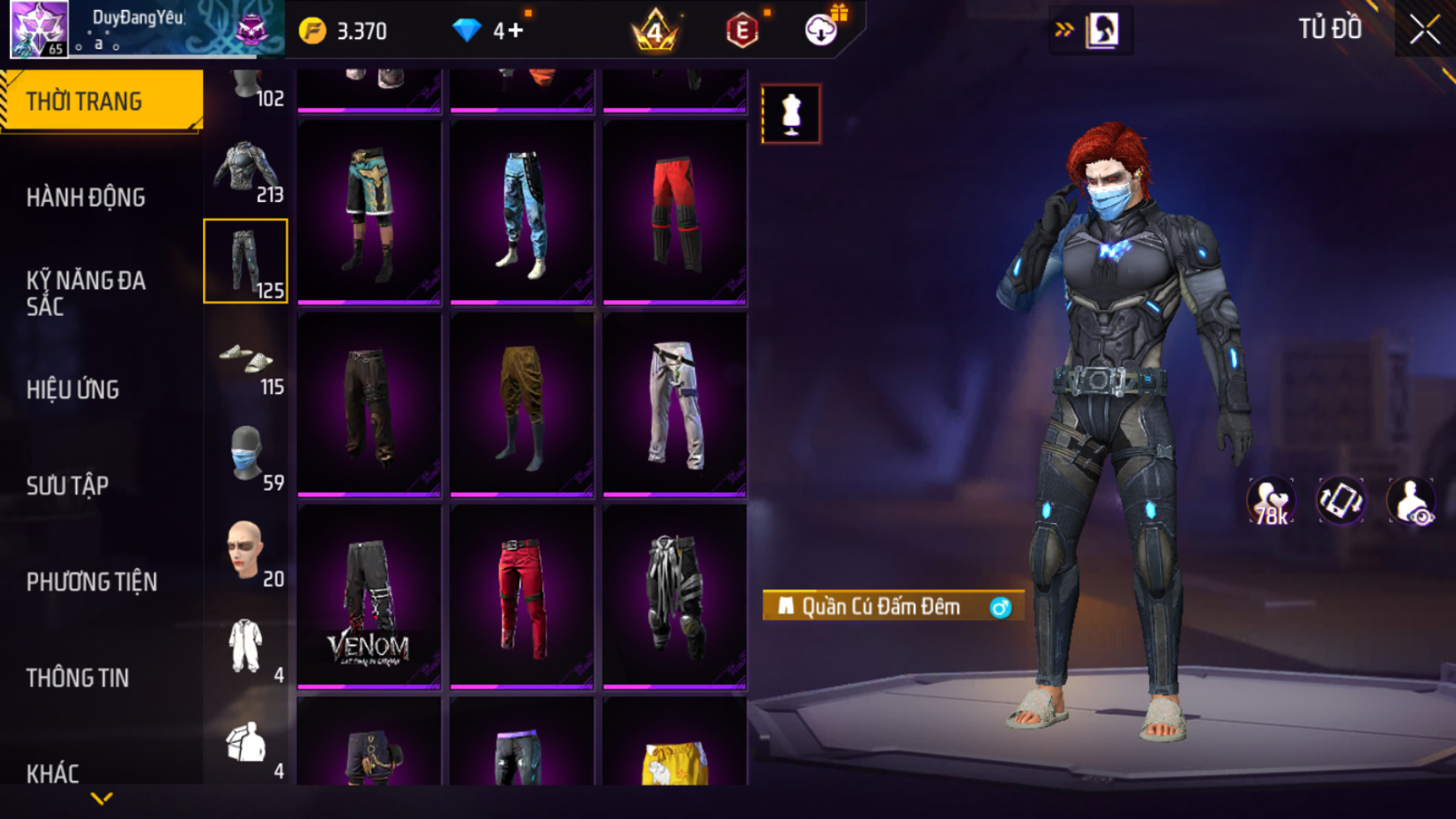Go to the Phương Tiện tab
The height and width of the screenshot is (819, 1456).
[91, 582]
